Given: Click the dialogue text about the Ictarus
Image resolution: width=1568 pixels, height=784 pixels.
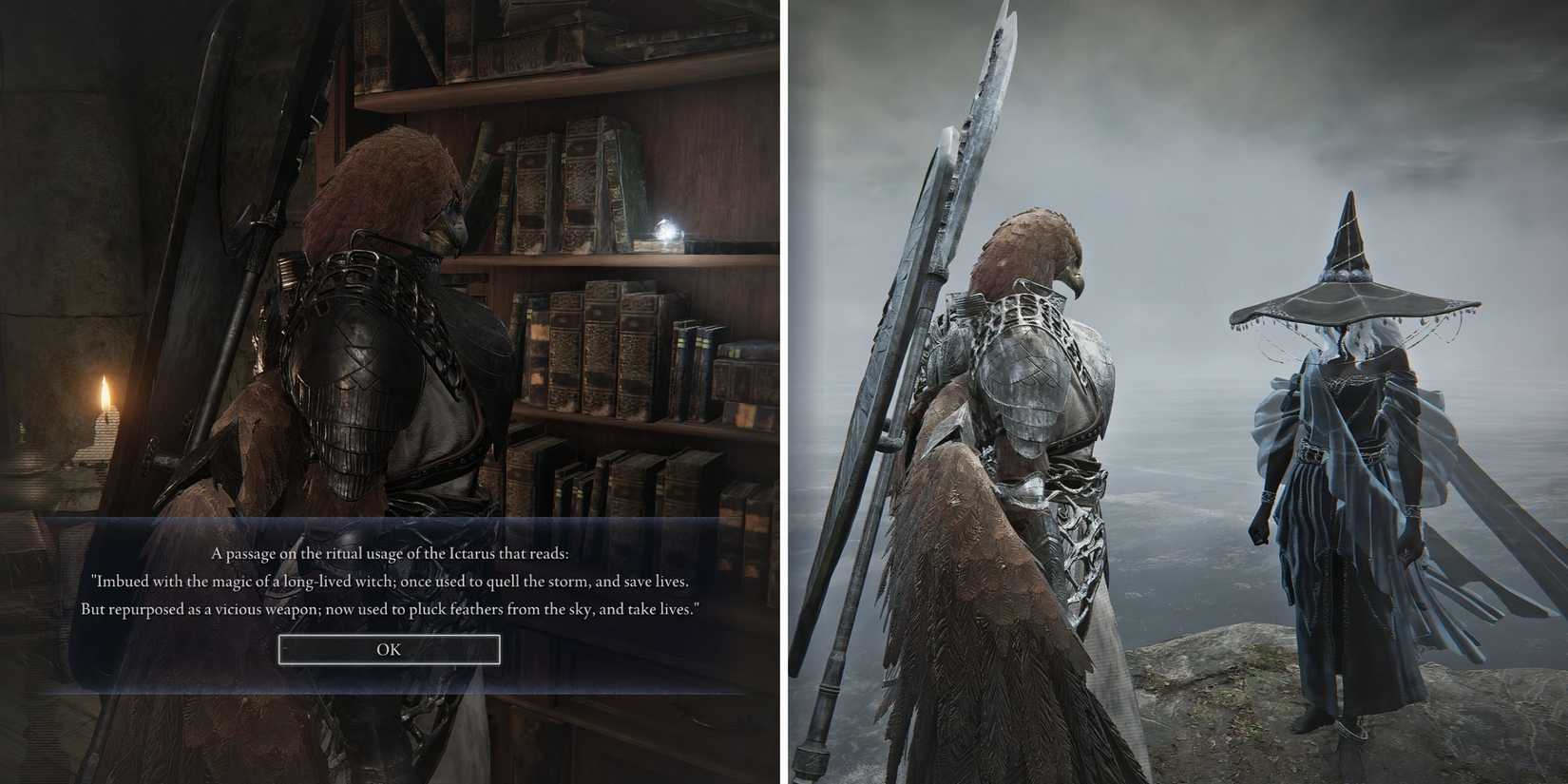Looking at the screenshot, I should (390, 550).
